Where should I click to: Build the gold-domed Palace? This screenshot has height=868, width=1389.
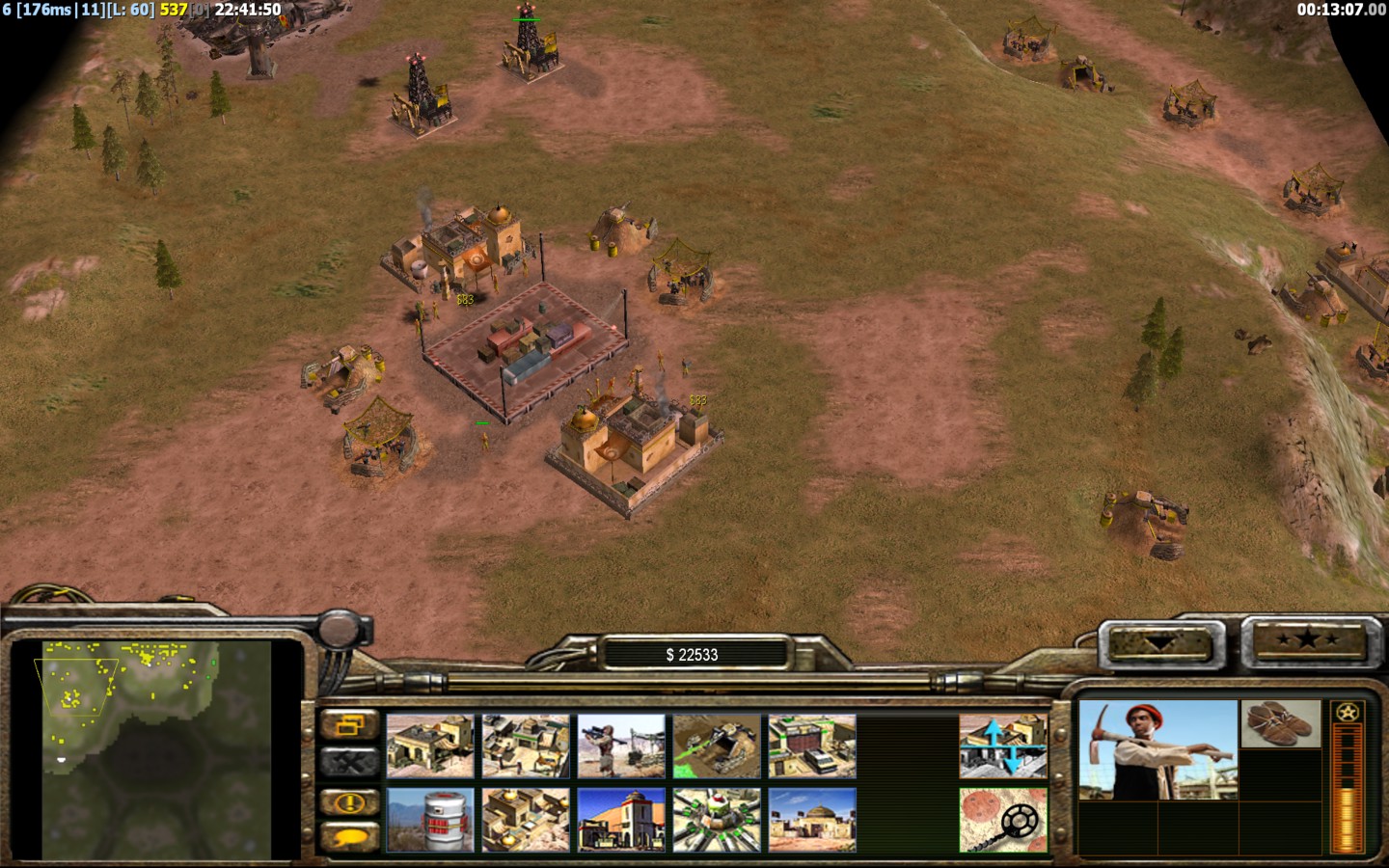[526, 820]
